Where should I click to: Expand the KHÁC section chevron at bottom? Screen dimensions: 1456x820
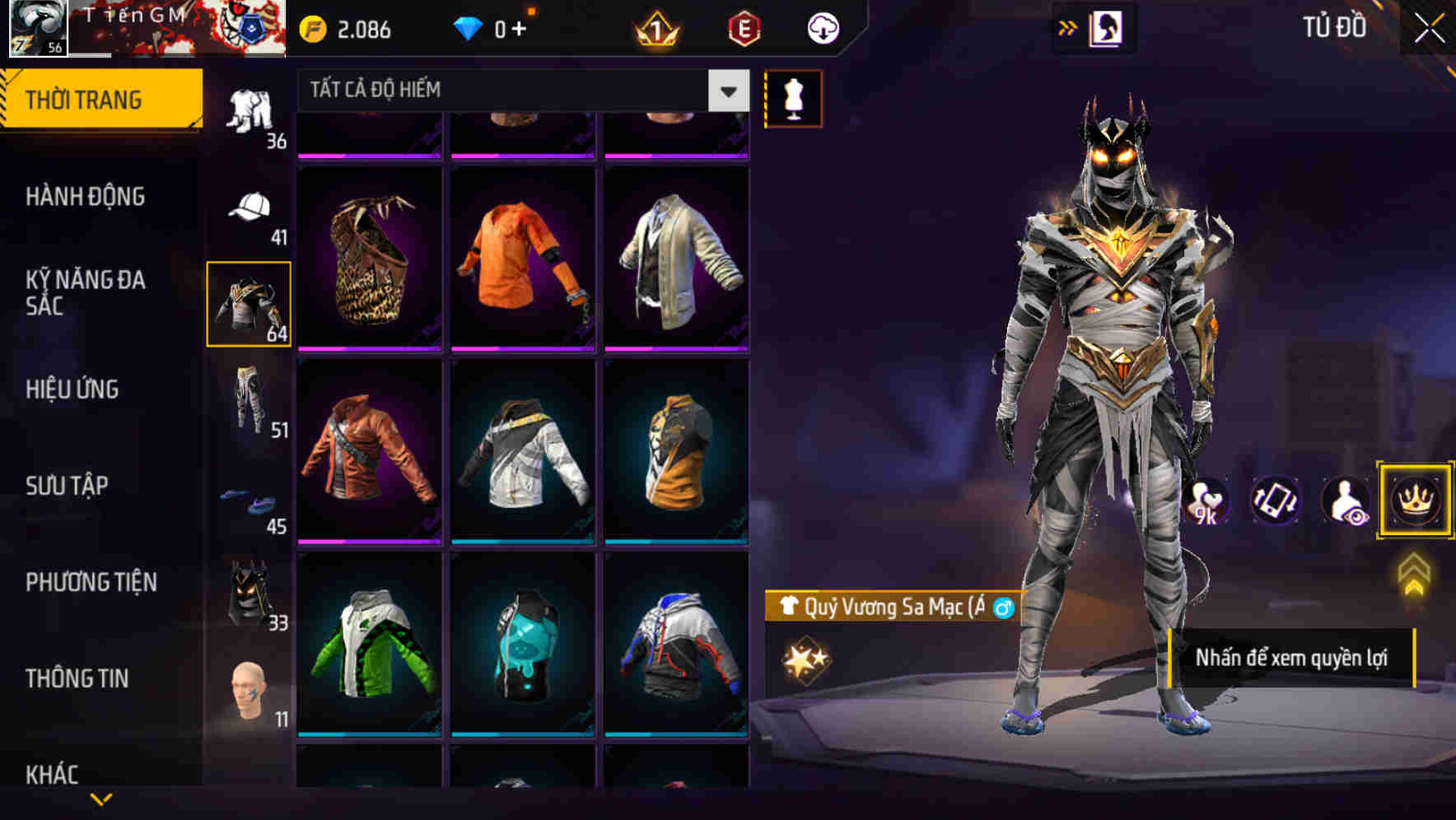(x=100, y=797)
